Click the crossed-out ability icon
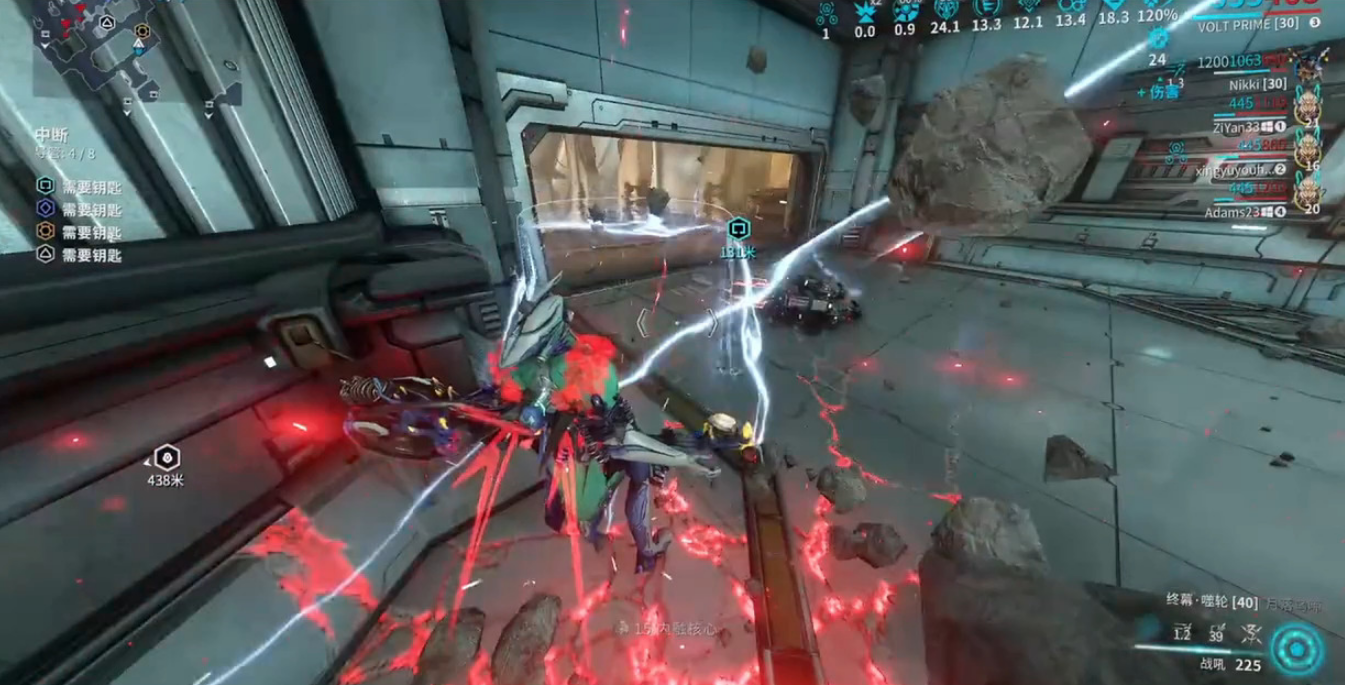The width and height of the screenshot is (1345, 685). tap(1249, 632)
